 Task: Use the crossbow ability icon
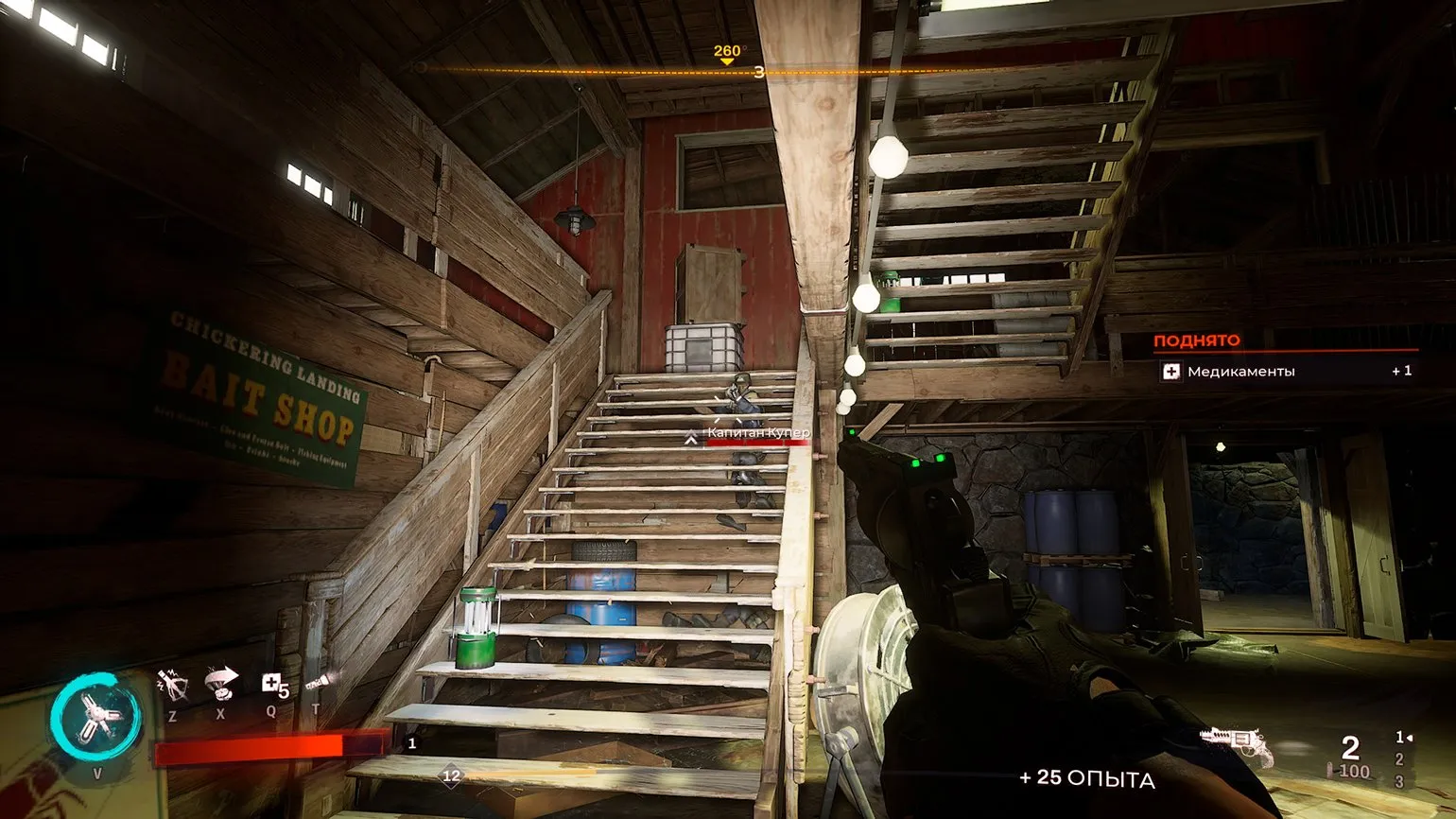(172, 685)
